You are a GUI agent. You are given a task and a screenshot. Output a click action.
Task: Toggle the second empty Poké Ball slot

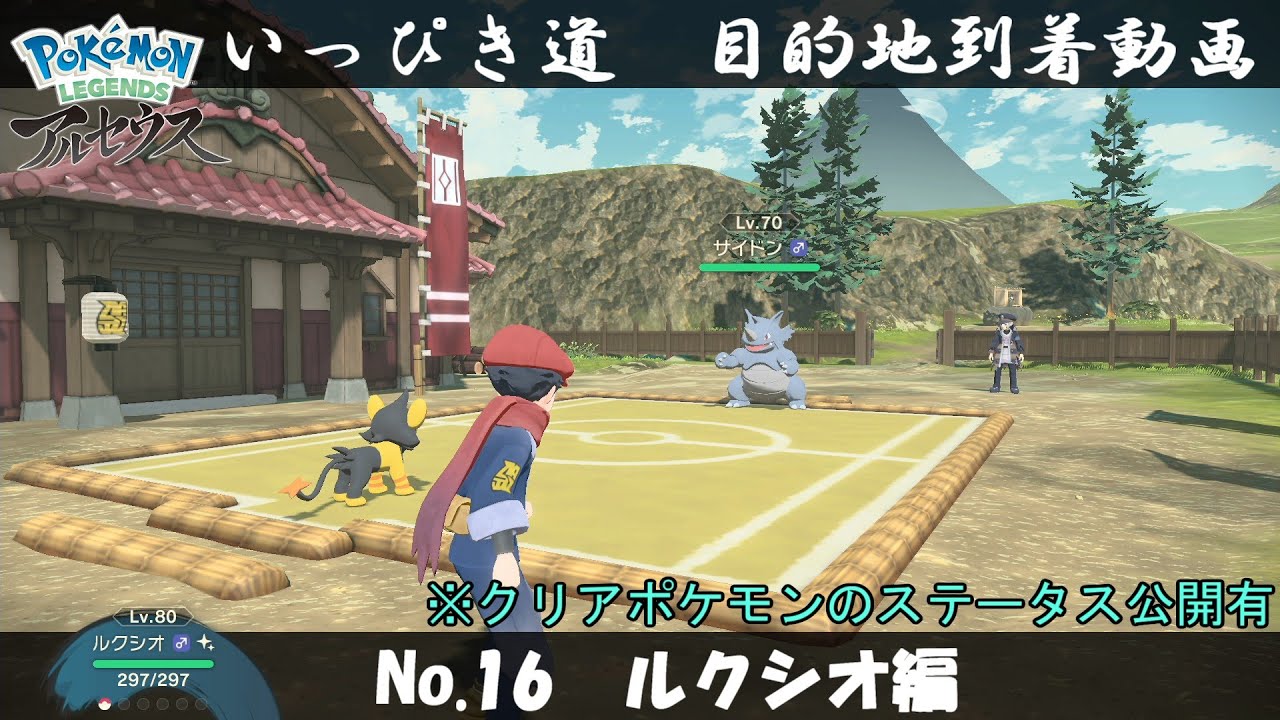pos(124,706)
